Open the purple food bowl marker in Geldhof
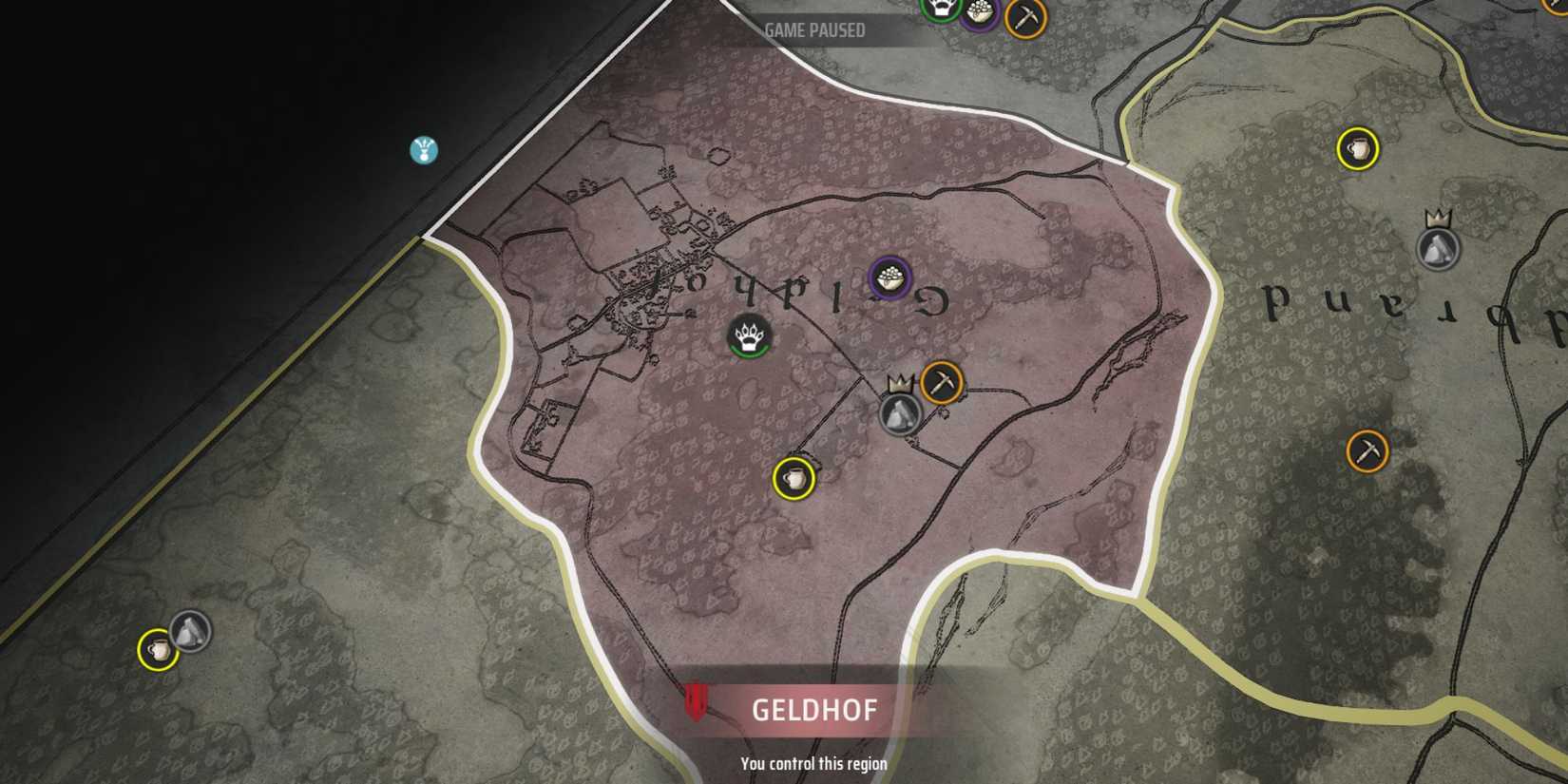The width and height of the screenshot is (1568, 784). 888,277
